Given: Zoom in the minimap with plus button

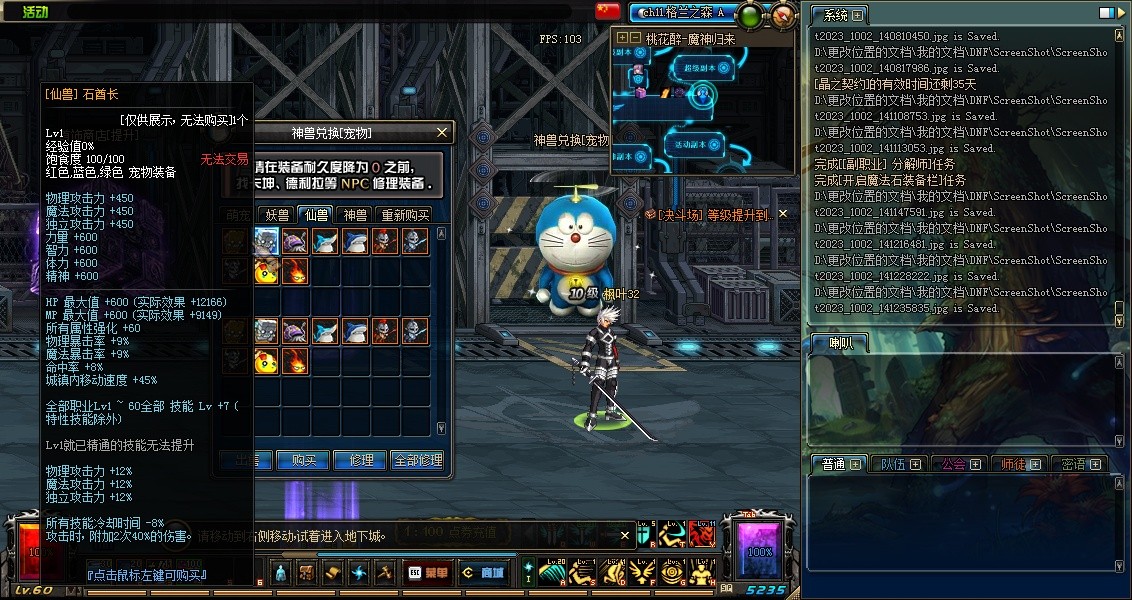Looking at the screenshot, I should (x=623, y=38).
